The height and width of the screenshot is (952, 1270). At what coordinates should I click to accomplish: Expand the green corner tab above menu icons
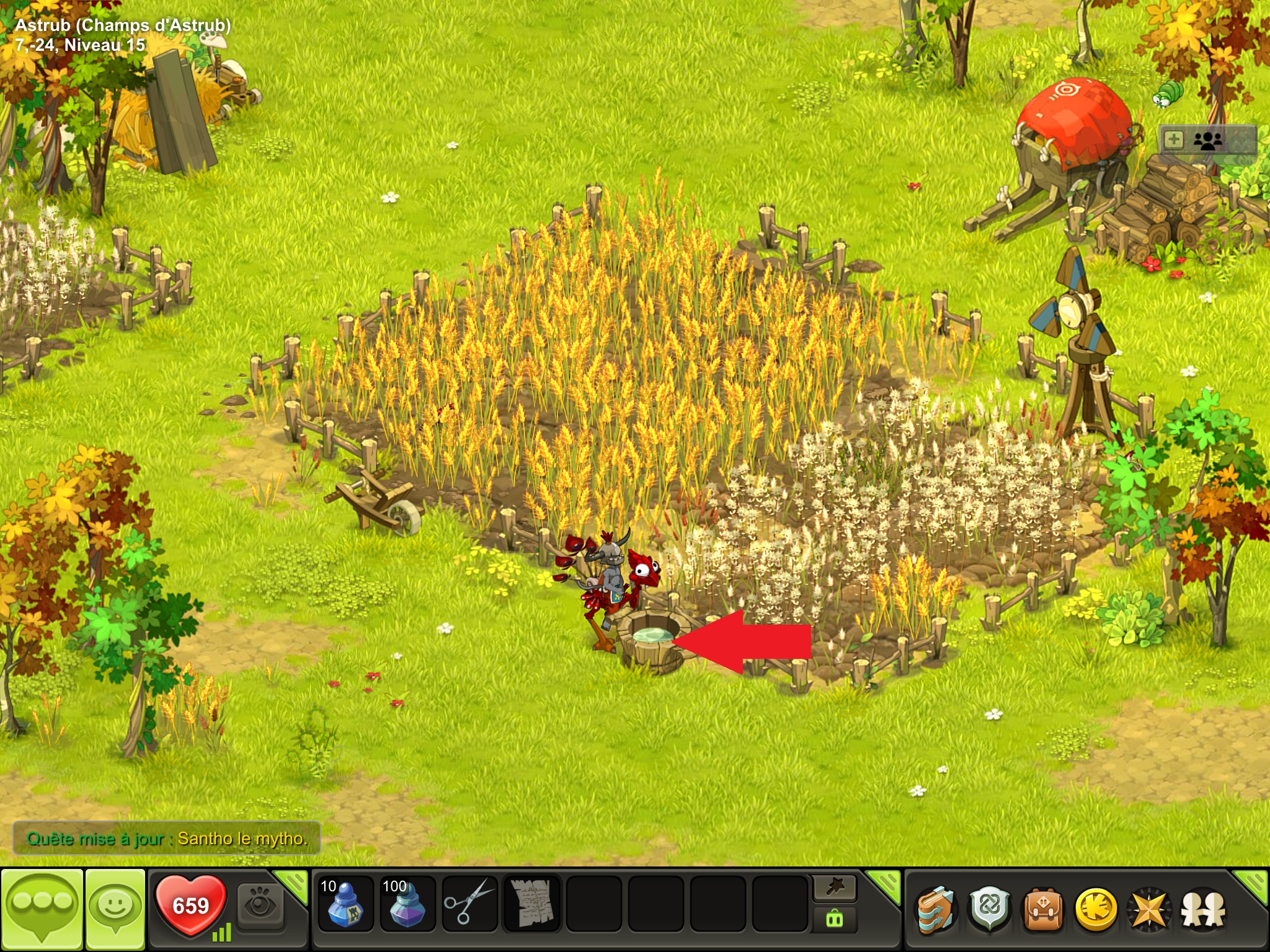coord(1251,885)
